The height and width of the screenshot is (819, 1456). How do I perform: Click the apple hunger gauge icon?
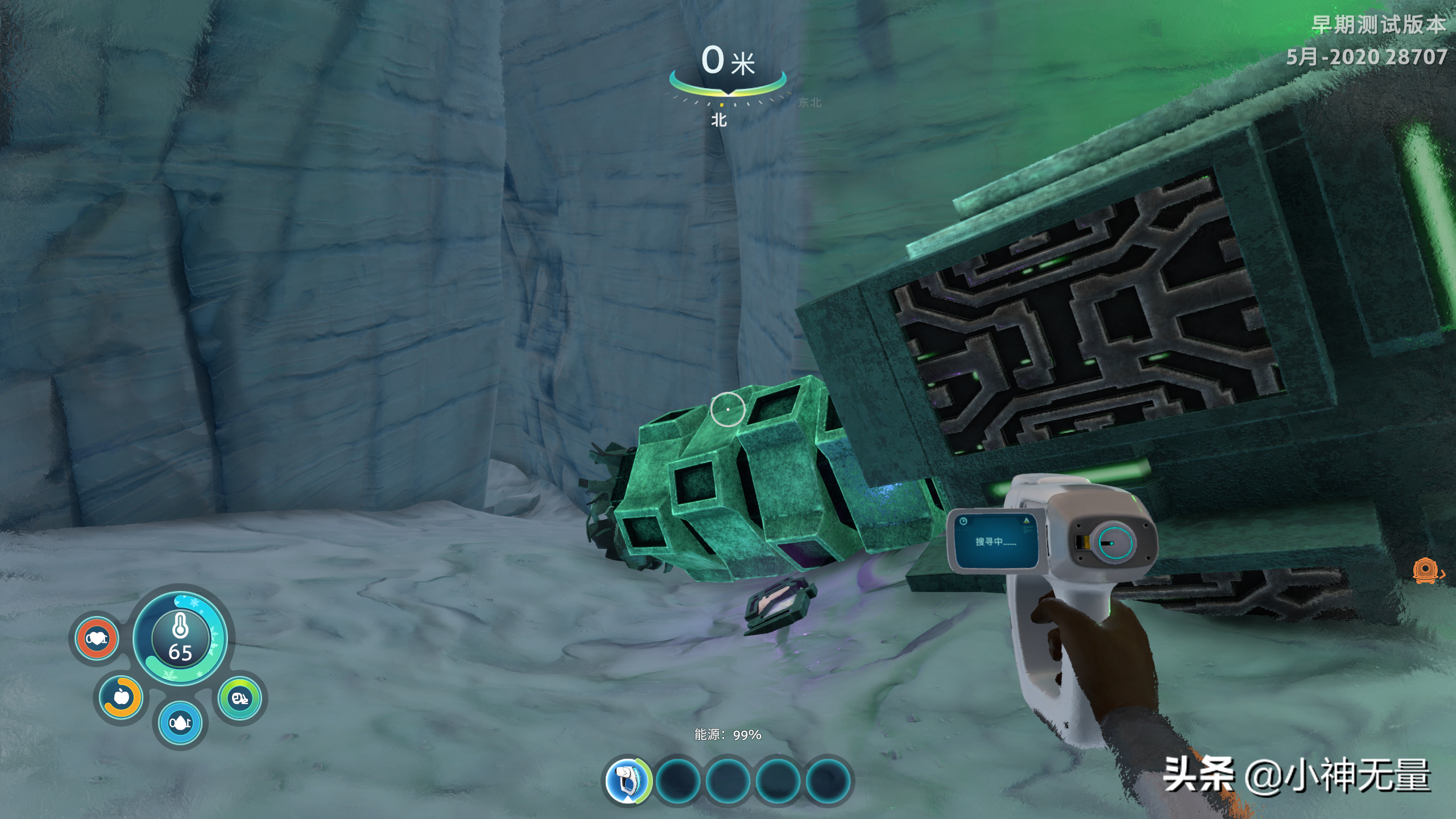point(122,697)
